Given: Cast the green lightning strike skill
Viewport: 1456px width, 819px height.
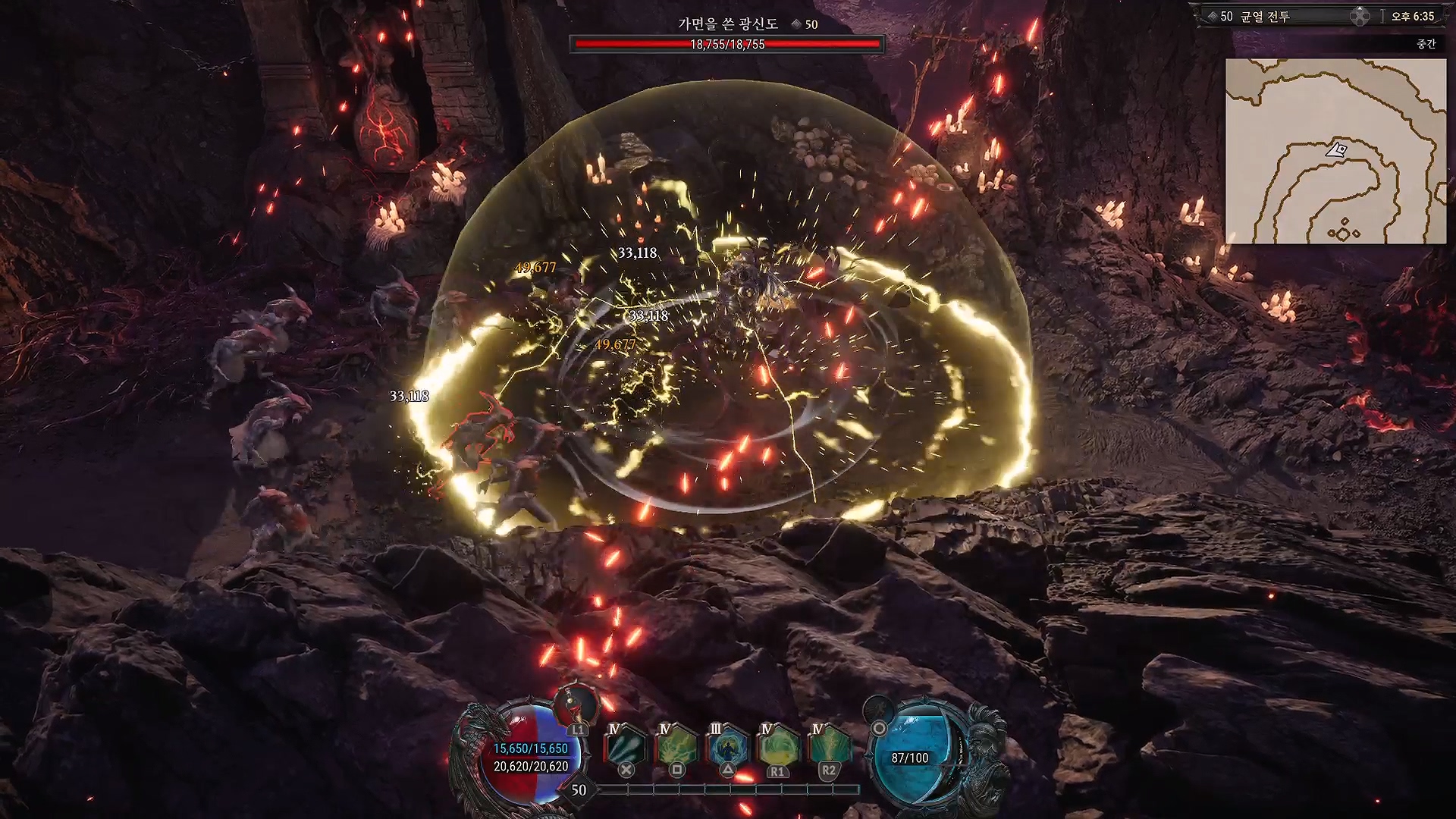Looking at the screenshot, I should pyautogui.click(x=828, y=746).
